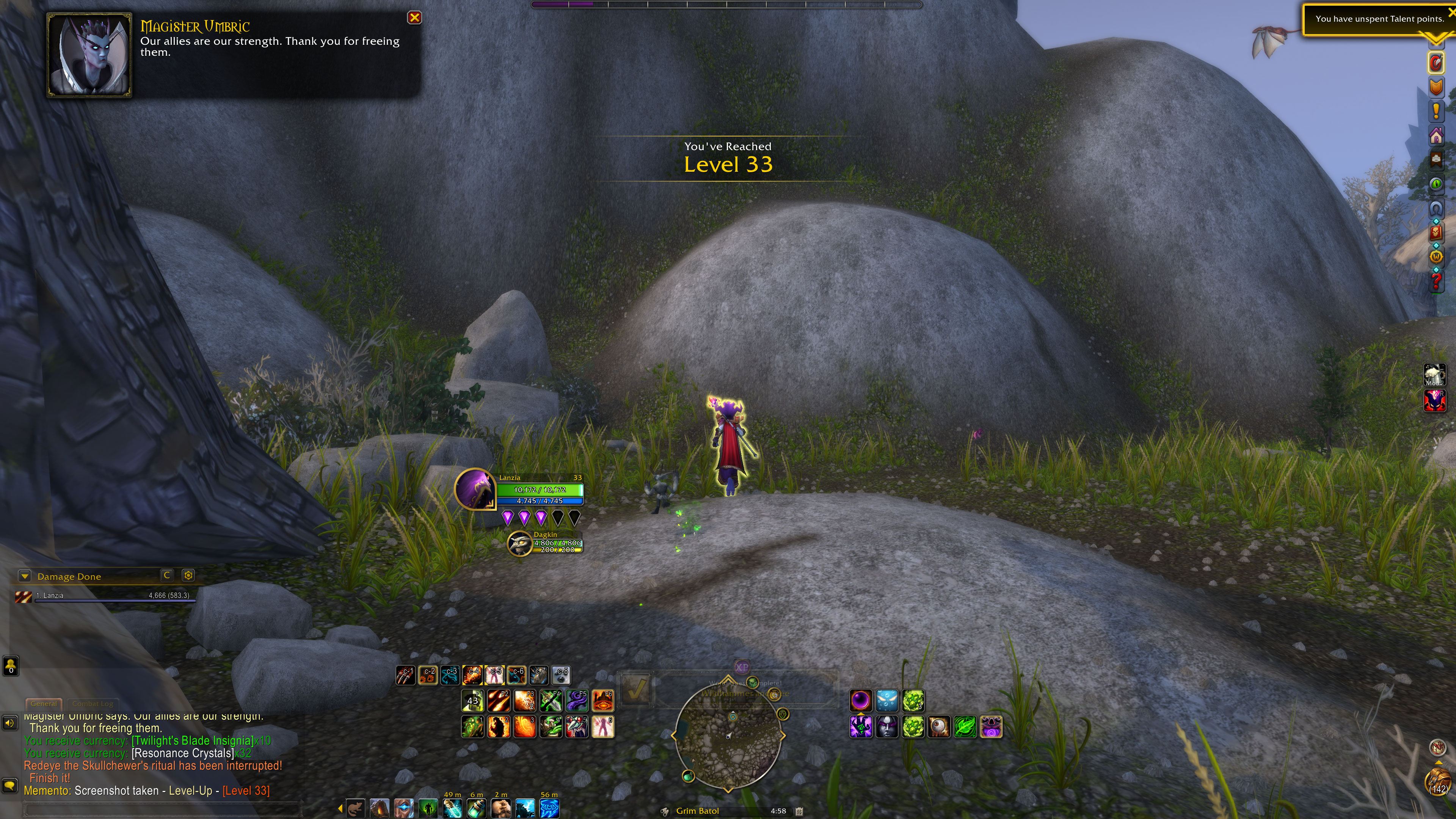Expand the Damage Done dropdown arrow
Screen dimensions: 1456x819
point(24,576)
